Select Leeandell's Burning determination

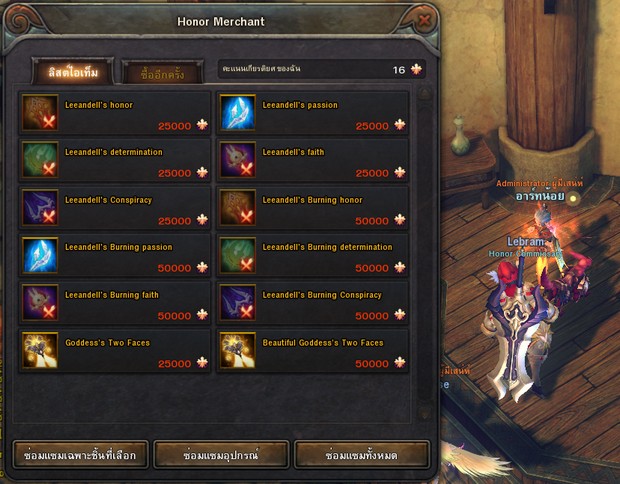pos(313,256)
